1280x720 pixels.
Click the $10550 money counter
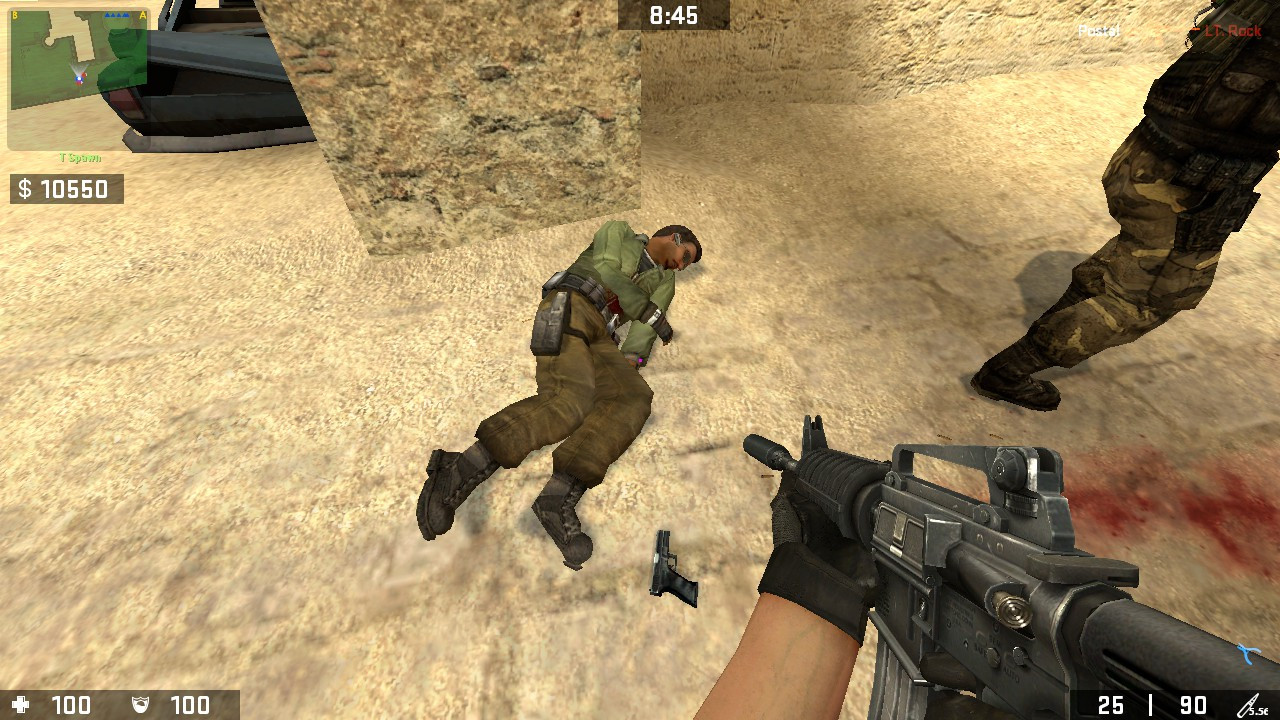(x=66, y=187)
